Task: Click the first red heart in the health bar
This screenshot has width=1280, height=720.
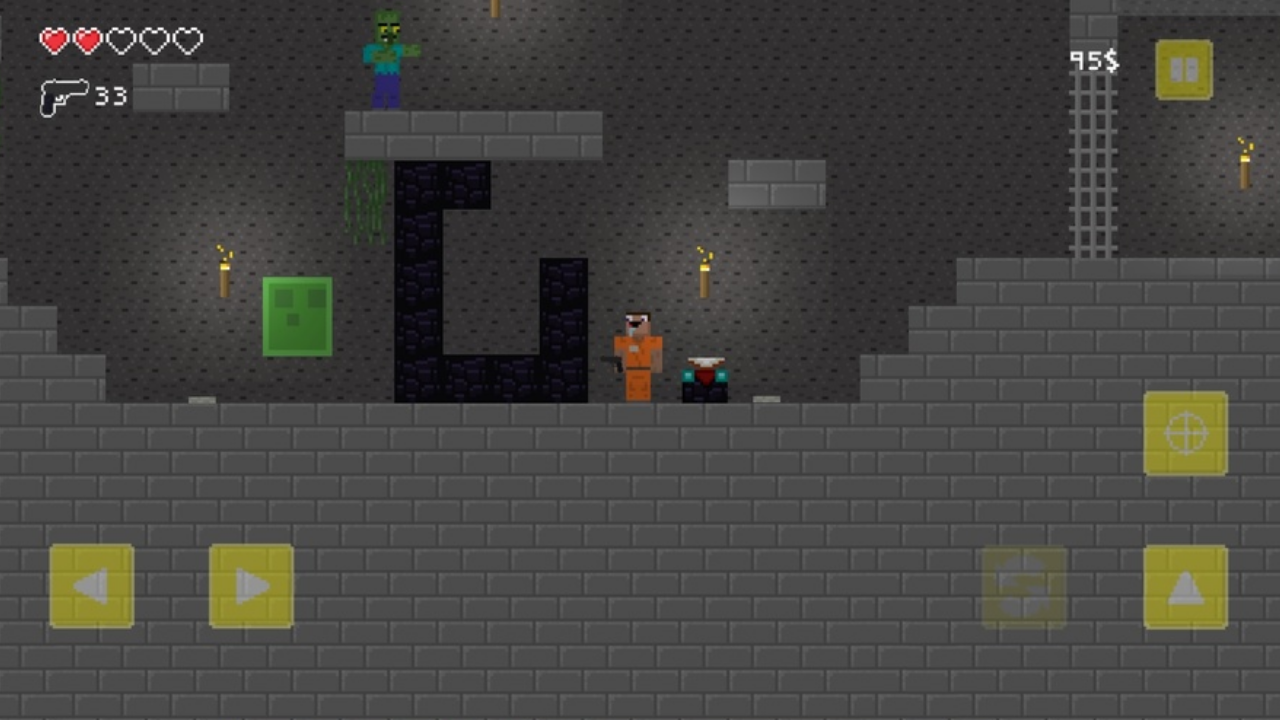Action: [54, 40]
